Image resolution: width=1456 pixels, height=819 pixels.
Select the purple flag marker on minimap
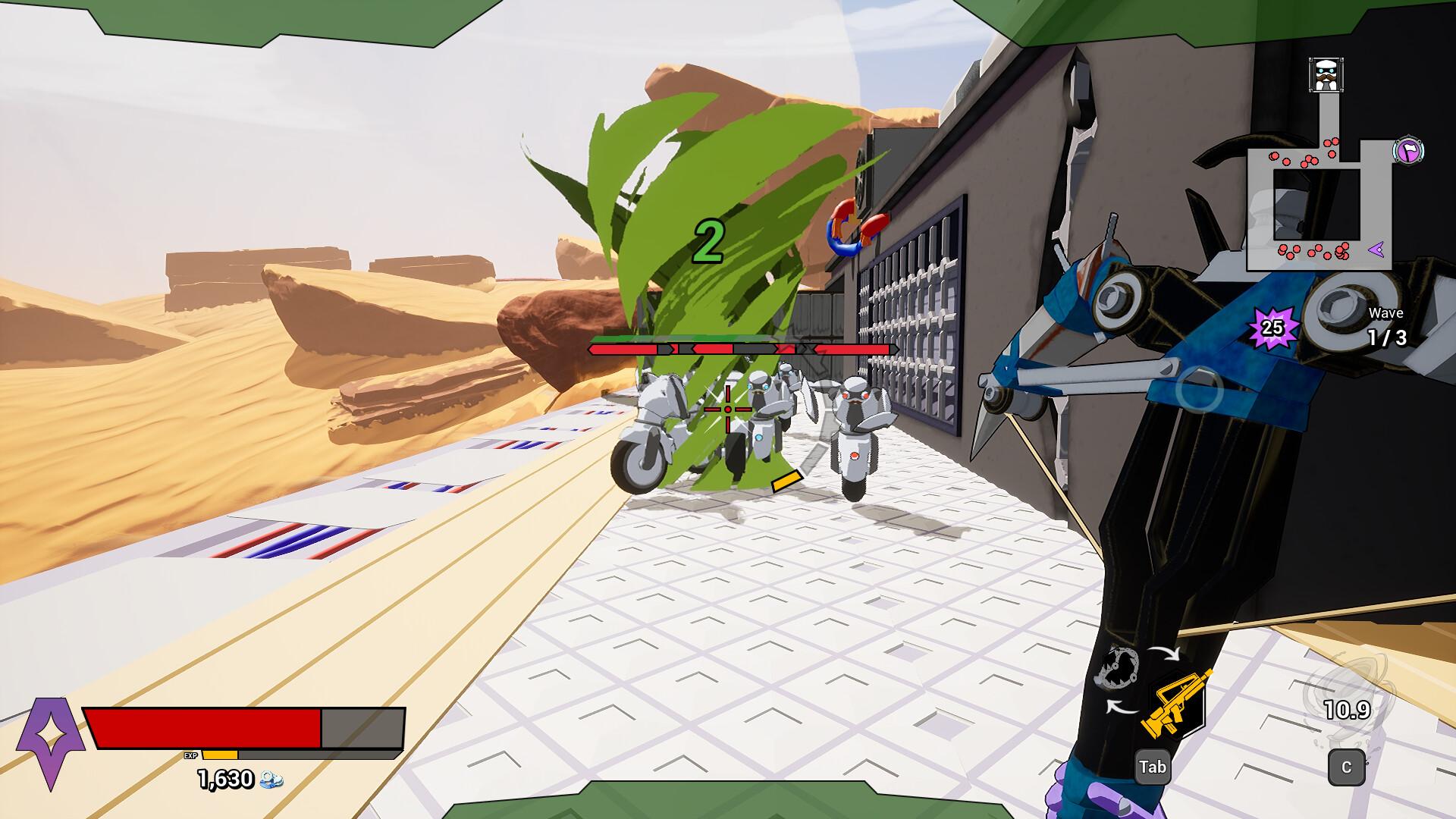1408,151
